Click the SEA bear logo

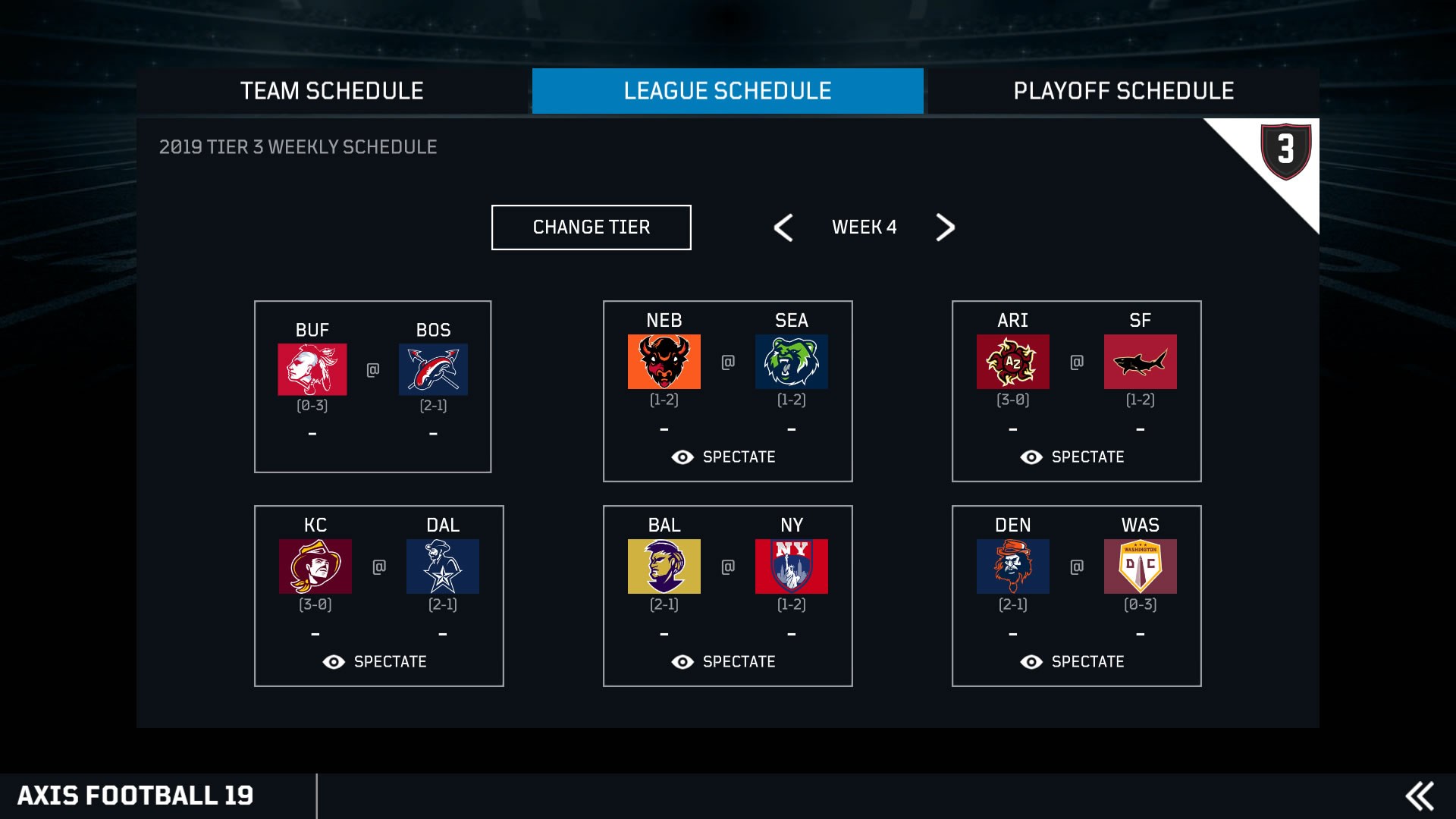(x=791, y=362)
